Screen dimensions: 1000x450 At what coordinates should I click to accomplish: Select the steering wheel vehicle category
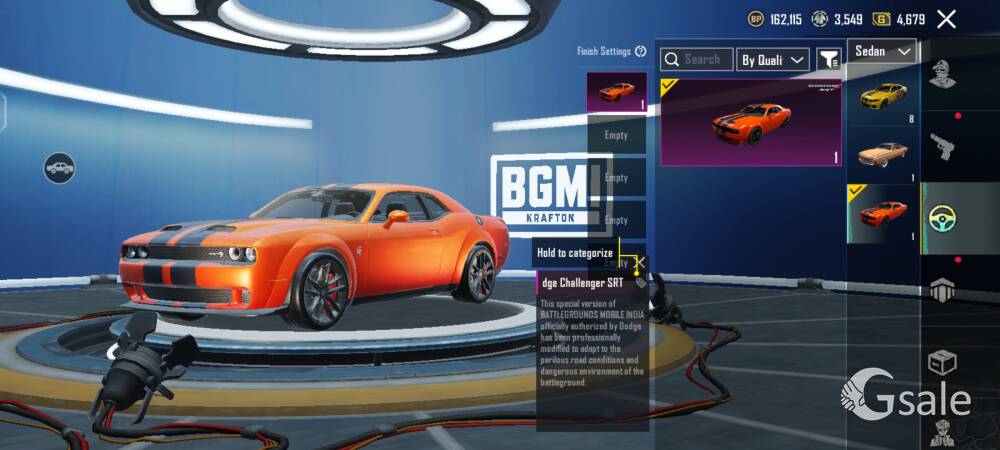[x=942, y=218]
